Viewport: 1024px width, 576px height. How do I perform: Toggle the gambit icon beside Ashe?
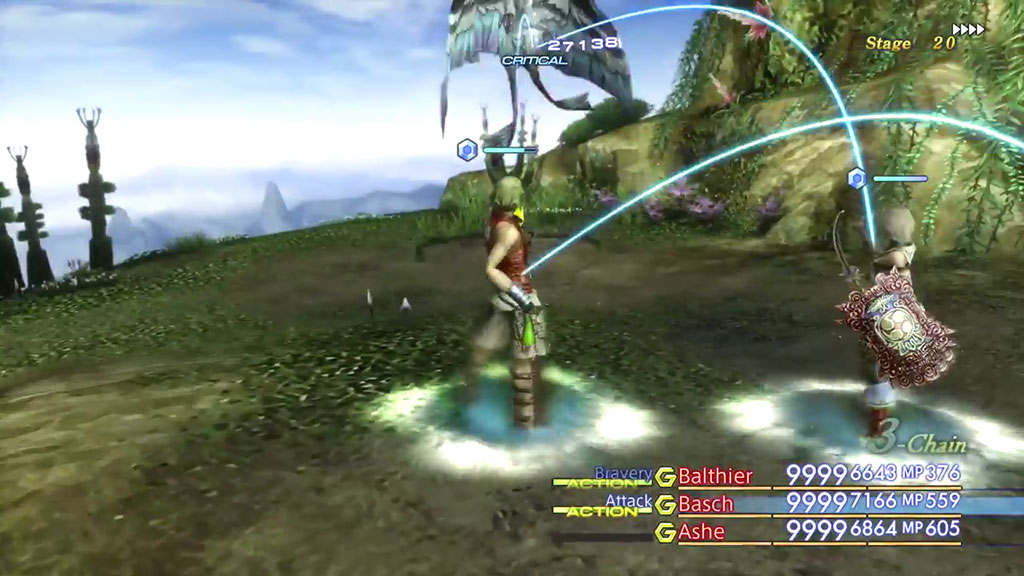665,532
